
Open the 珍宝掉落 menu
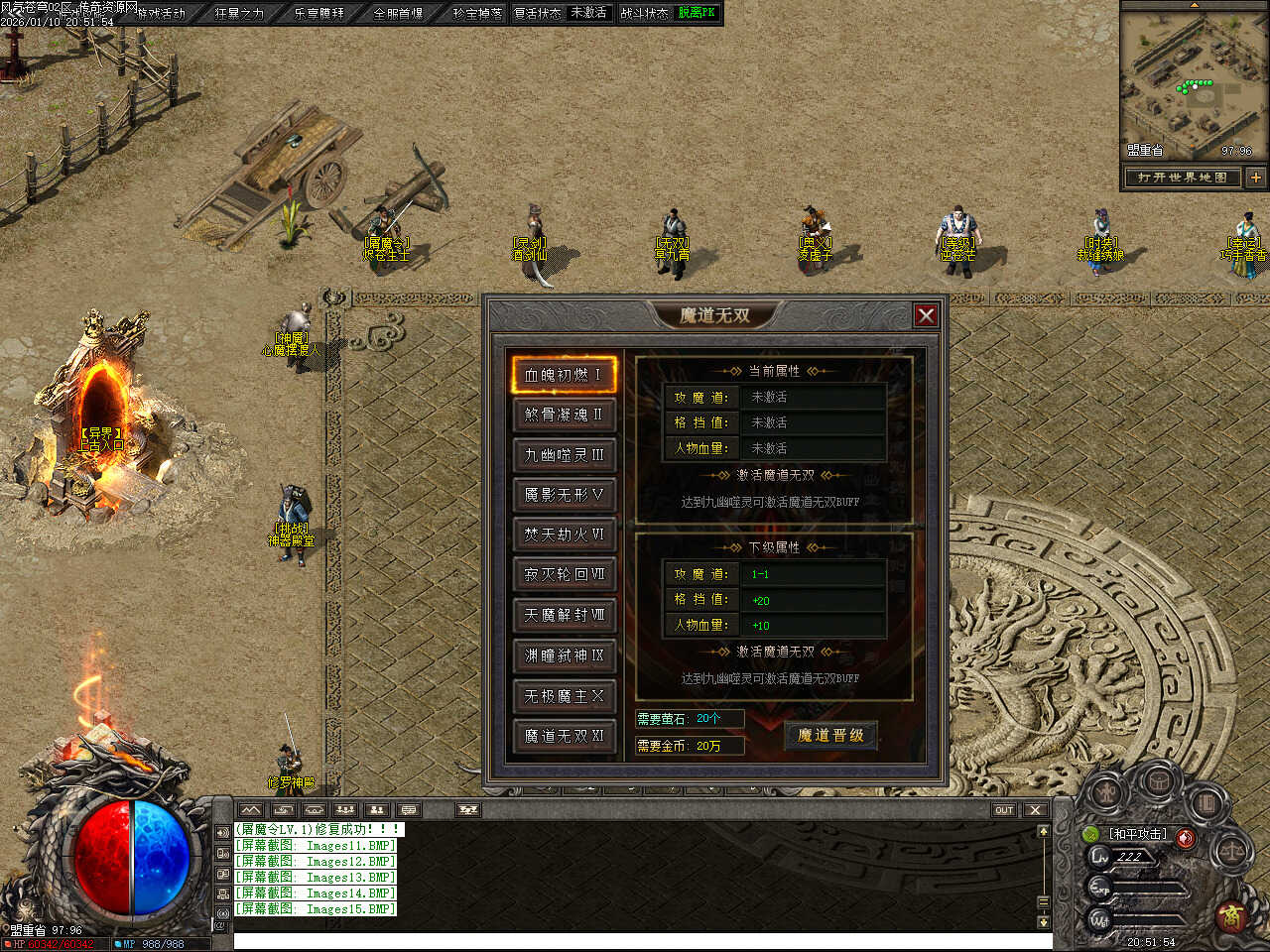[x=477, y=14]
